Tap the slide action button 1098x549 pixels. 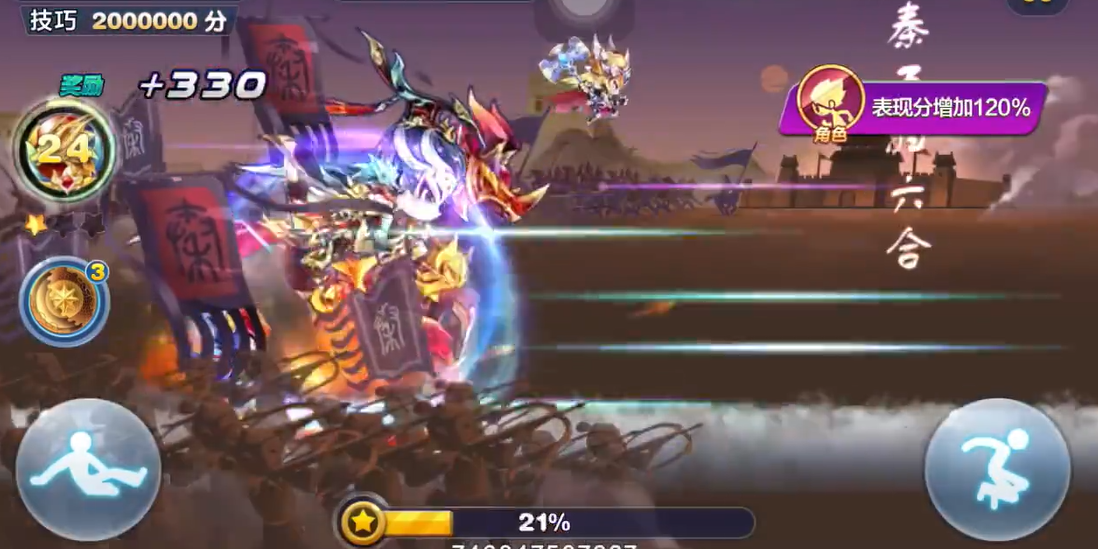pos(88,469)
